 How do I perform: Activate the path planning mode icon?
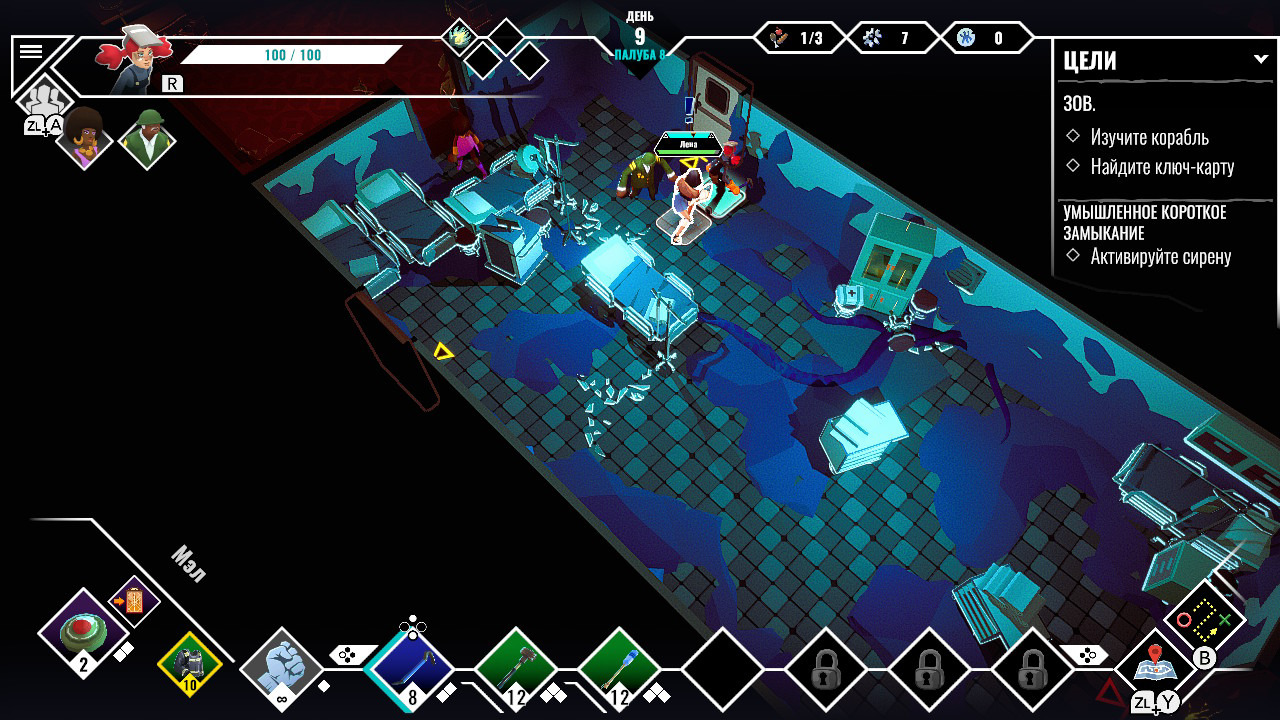click(x=1204, y=620)
